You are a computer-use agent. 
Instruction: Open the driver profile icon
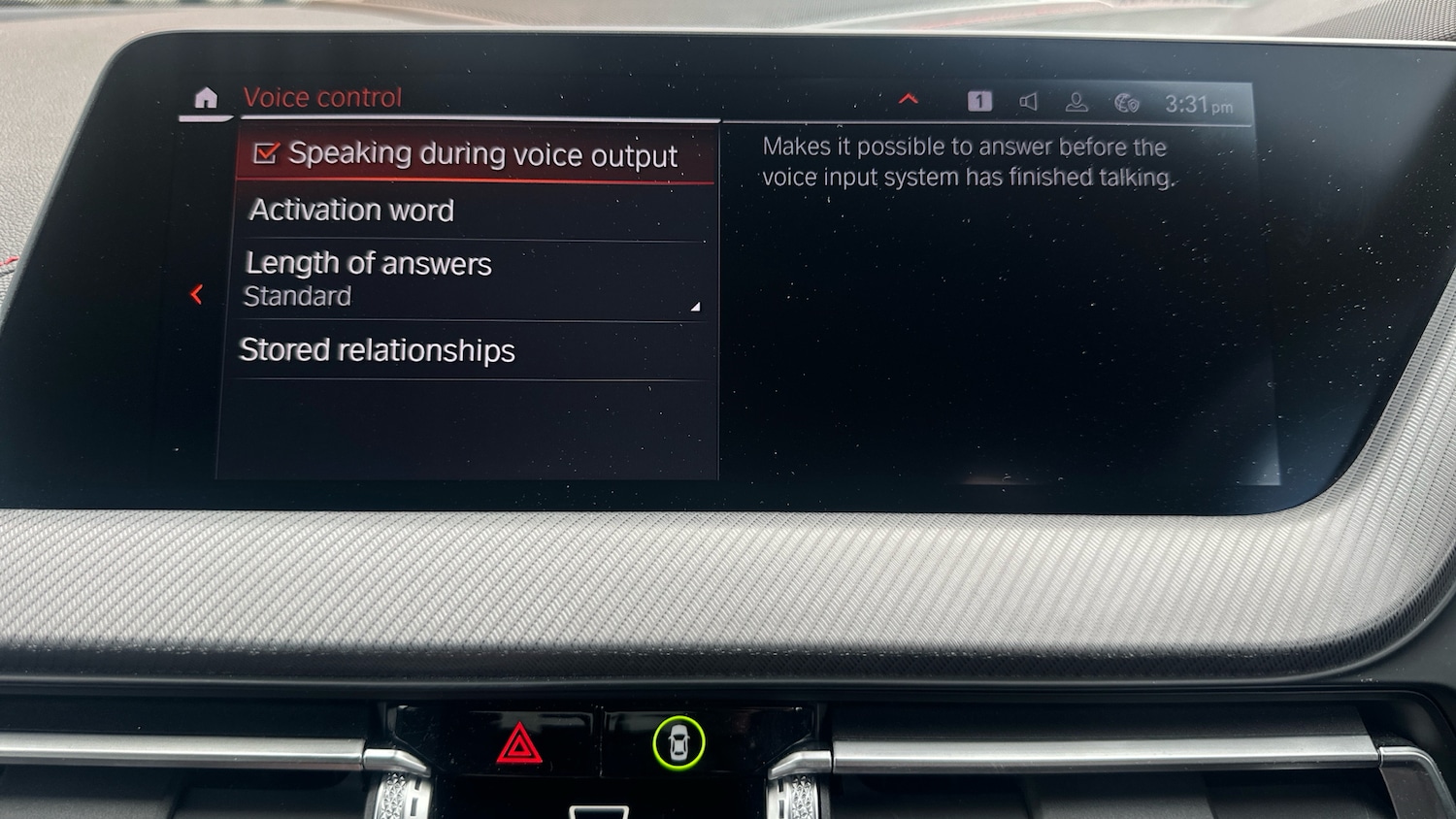[1076, 103]
